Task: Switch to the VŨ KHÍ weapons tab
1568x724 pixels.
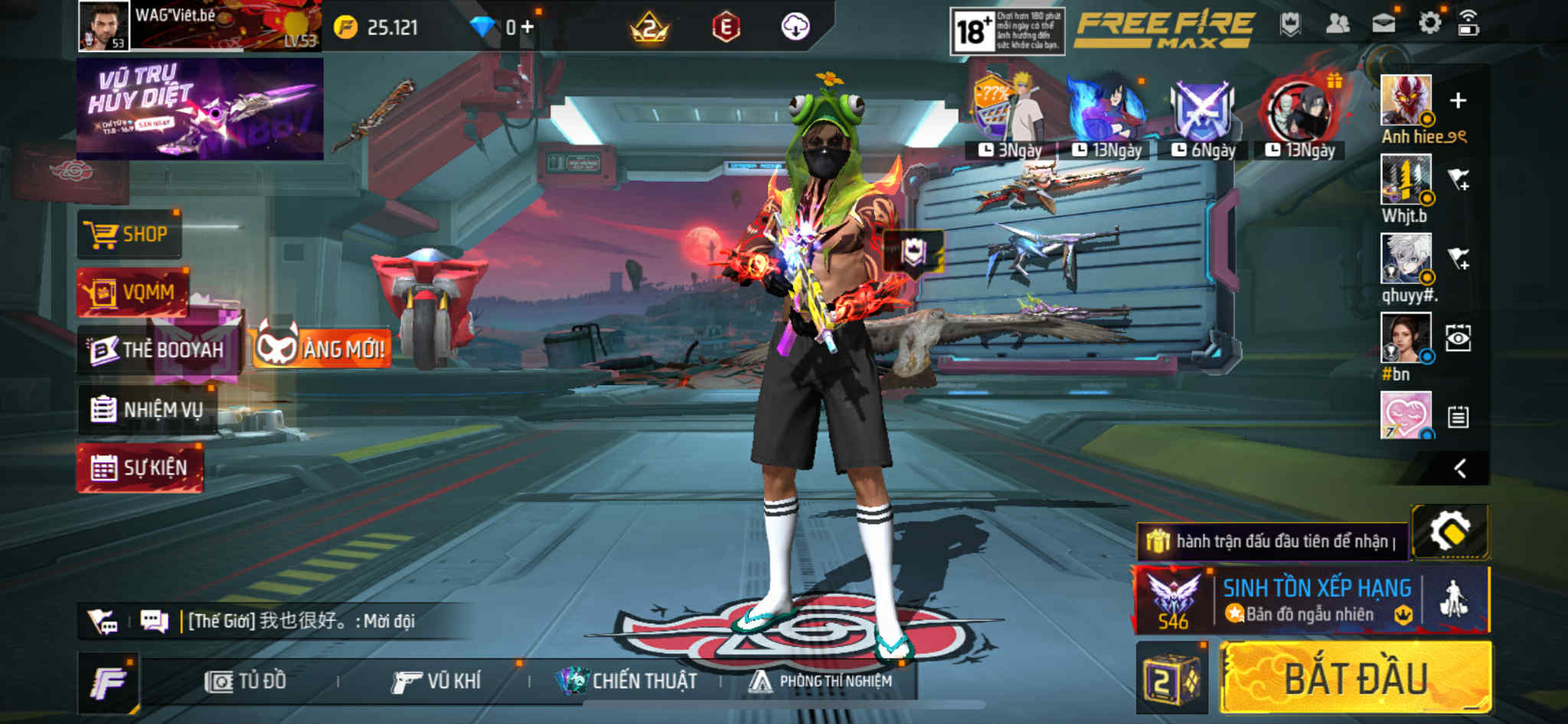Action: click(x=436, y=681)
